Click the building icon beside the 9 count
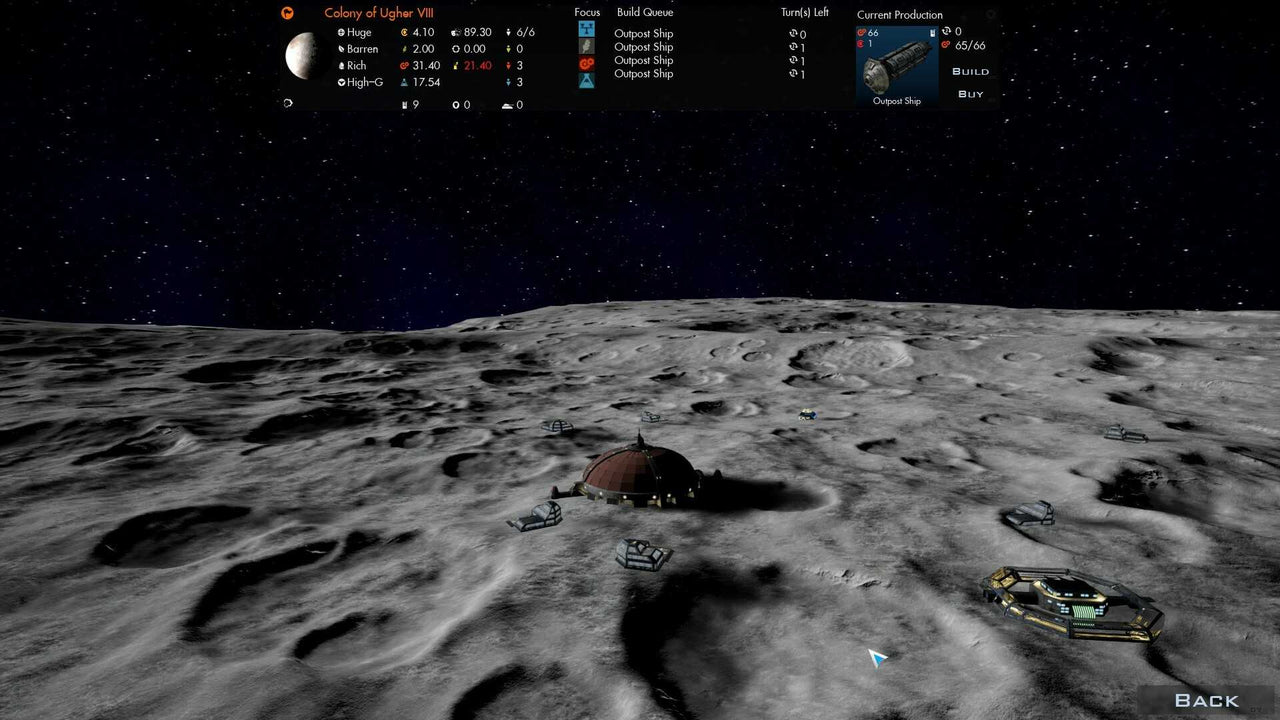The height and width of the screenshot is (720, 1280). click(x=405, y=104)
